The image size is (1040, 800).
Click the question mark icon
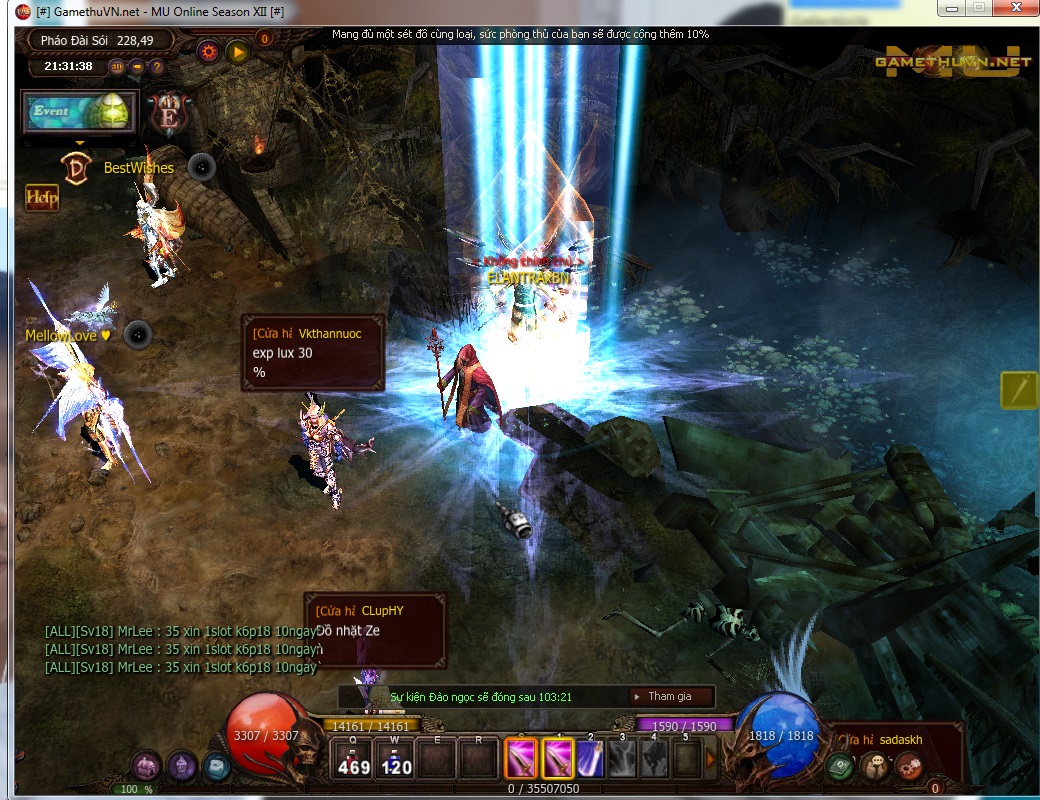pos(156,67)
